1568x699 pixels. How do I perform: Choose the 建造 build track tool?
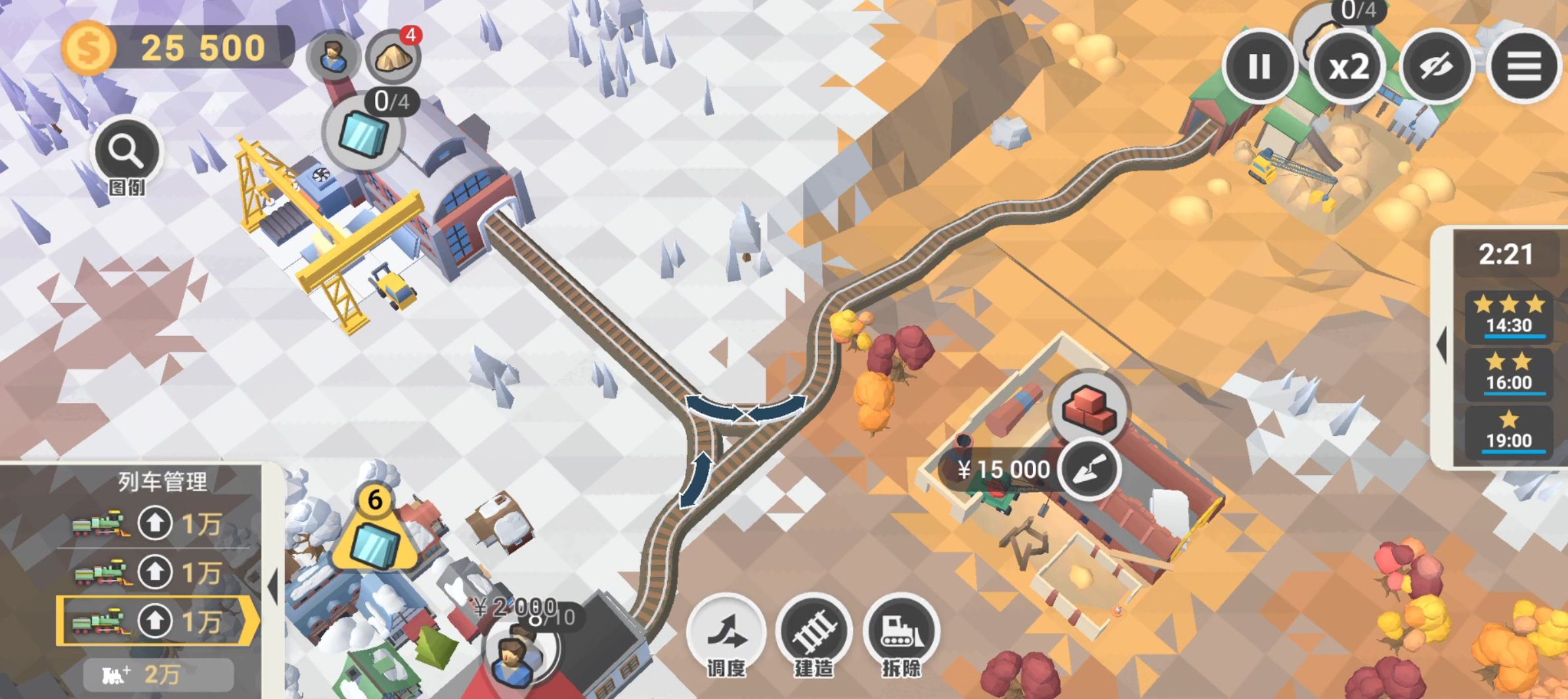[814, 633]
